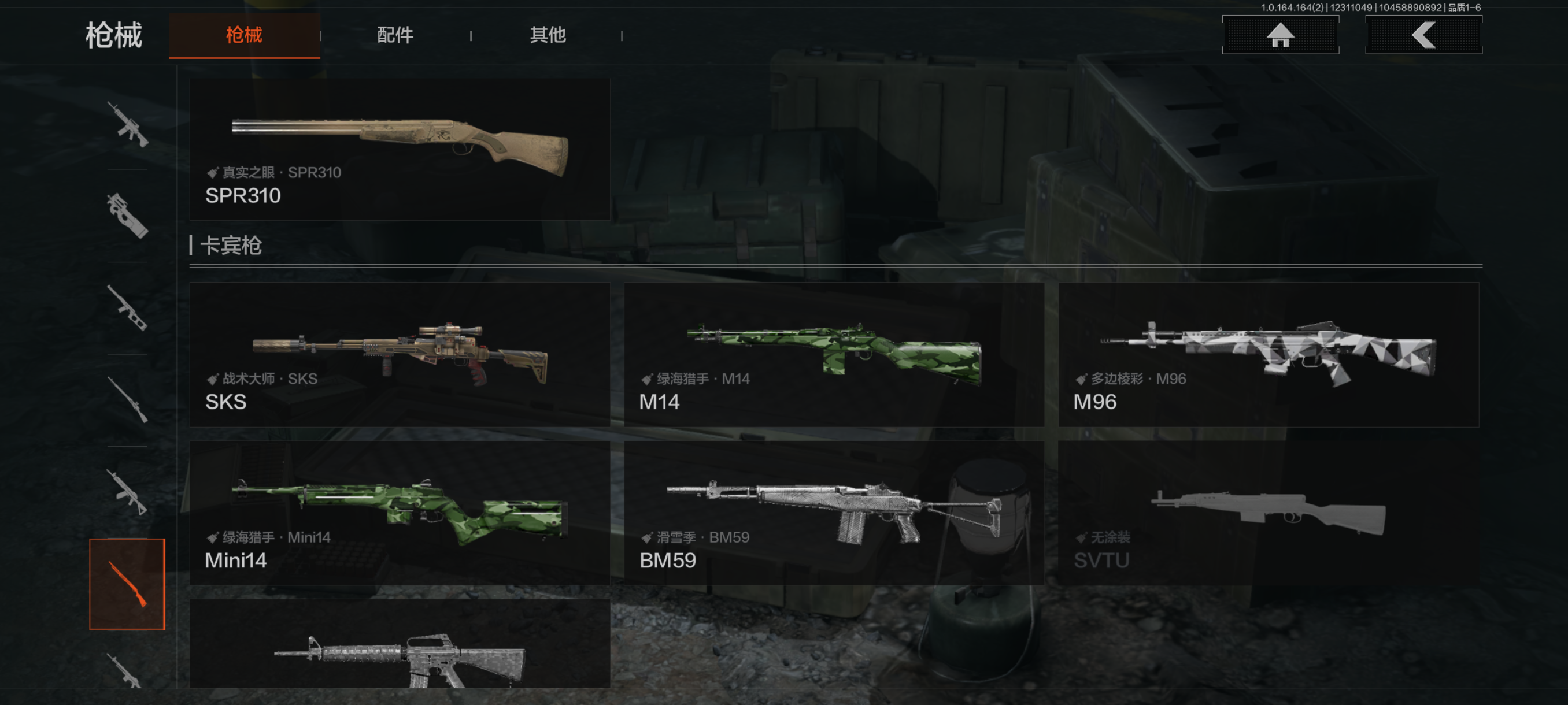Select the Mini14 rifle card
The image size is (1568, 705).
pyautogui.click(x=400, y=513)
